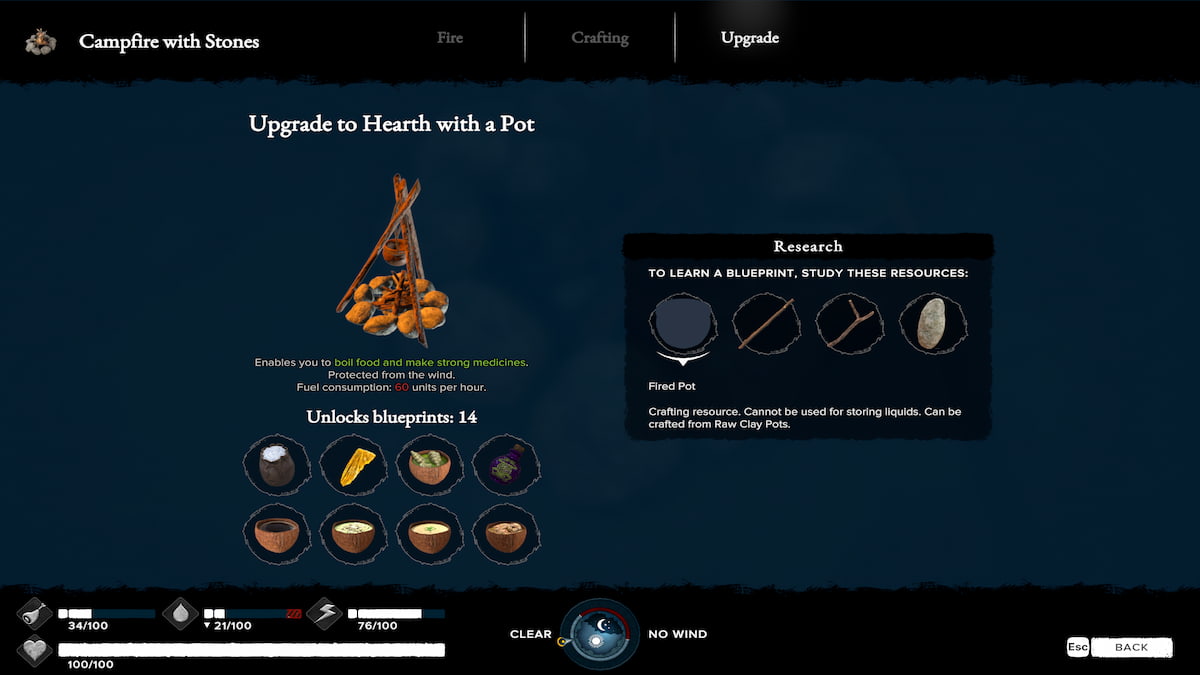Open the Crafting tab
The image size is (1200, 675).
tap(600, 38)
